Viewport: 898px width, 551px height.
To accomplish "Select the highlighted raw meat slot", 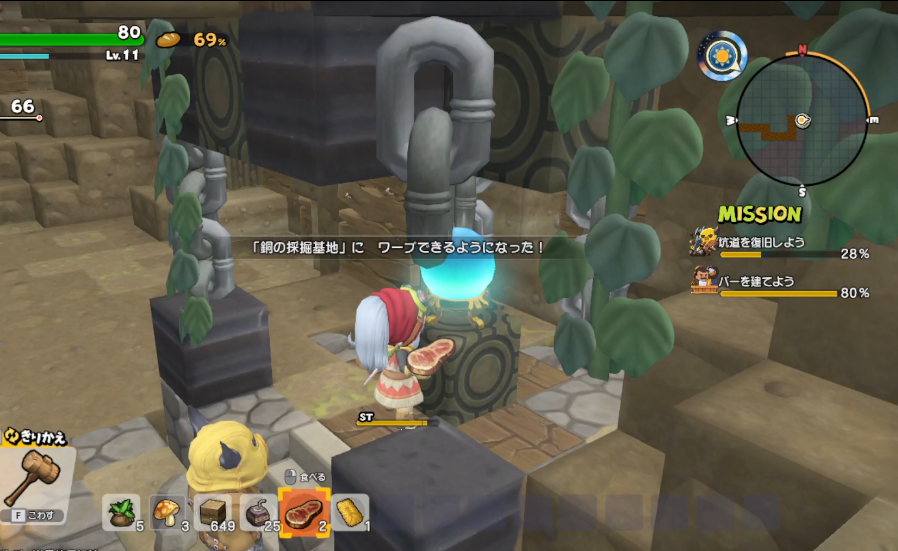I will pyautogui.click(x=302, y=513).
